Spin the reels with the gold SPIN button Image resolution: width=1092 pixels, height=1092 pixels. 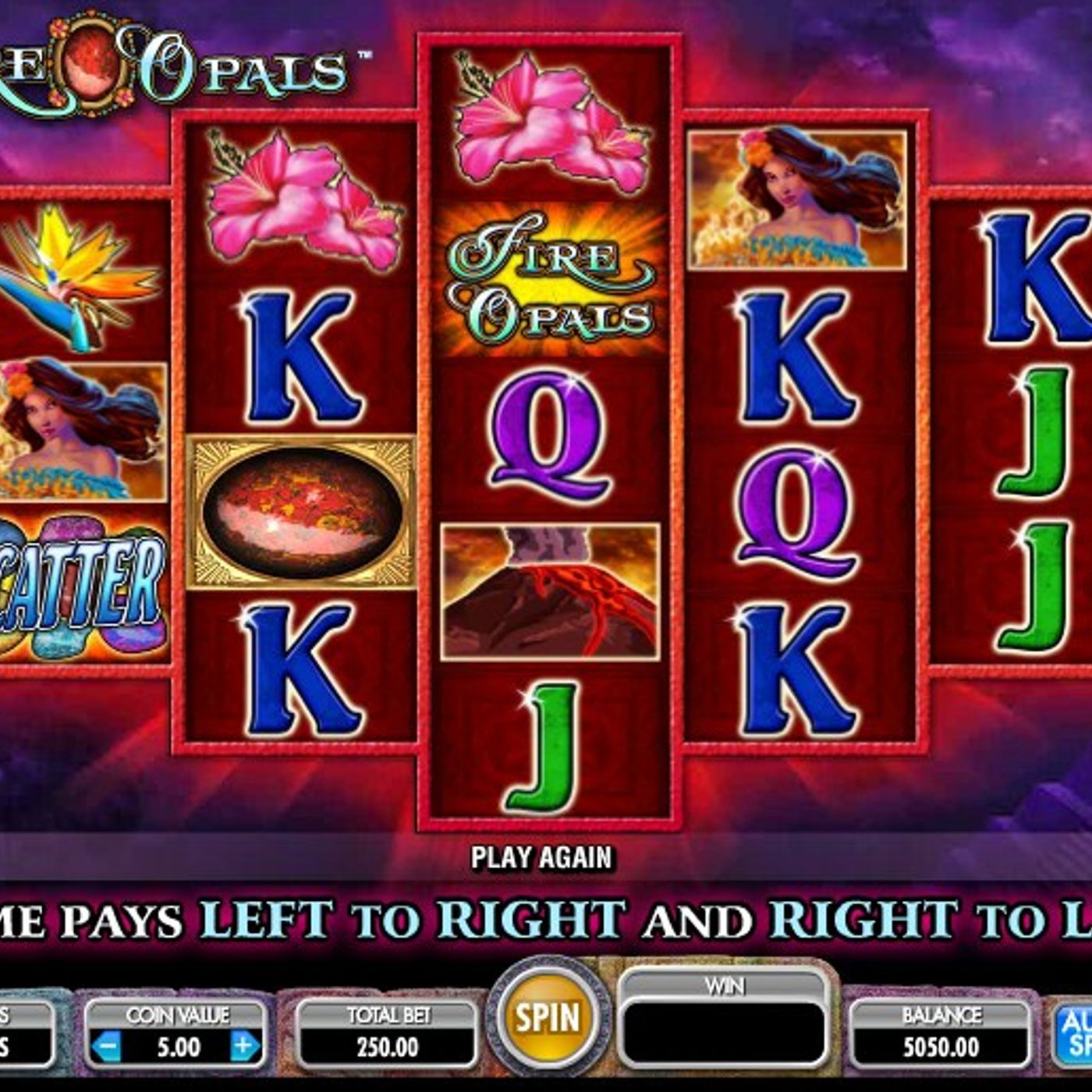click(x=548, y=1017)
